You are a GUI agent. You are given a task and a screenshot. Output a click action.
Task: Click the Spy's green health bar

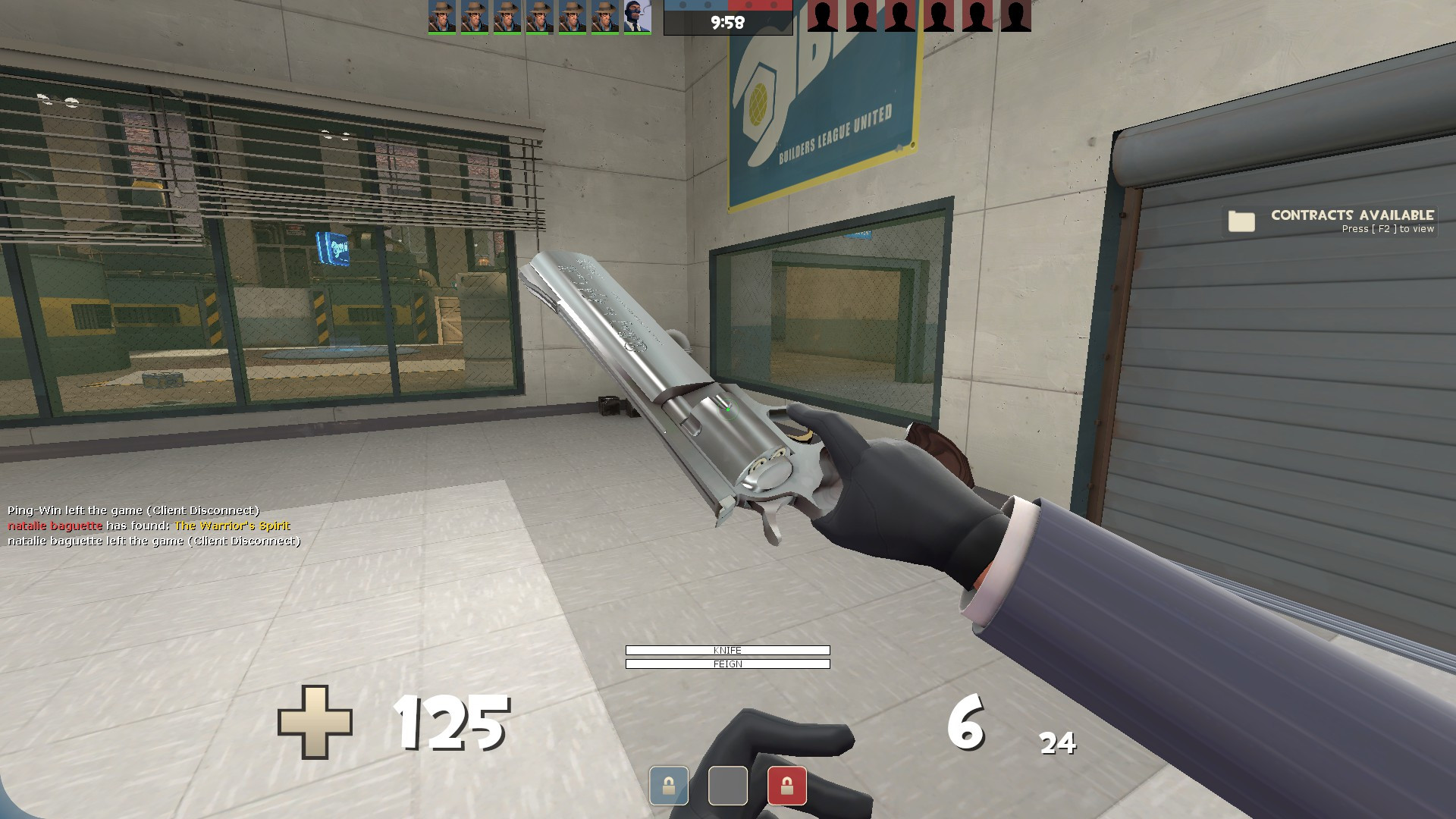pyautogui.click(x=637, y=33)
